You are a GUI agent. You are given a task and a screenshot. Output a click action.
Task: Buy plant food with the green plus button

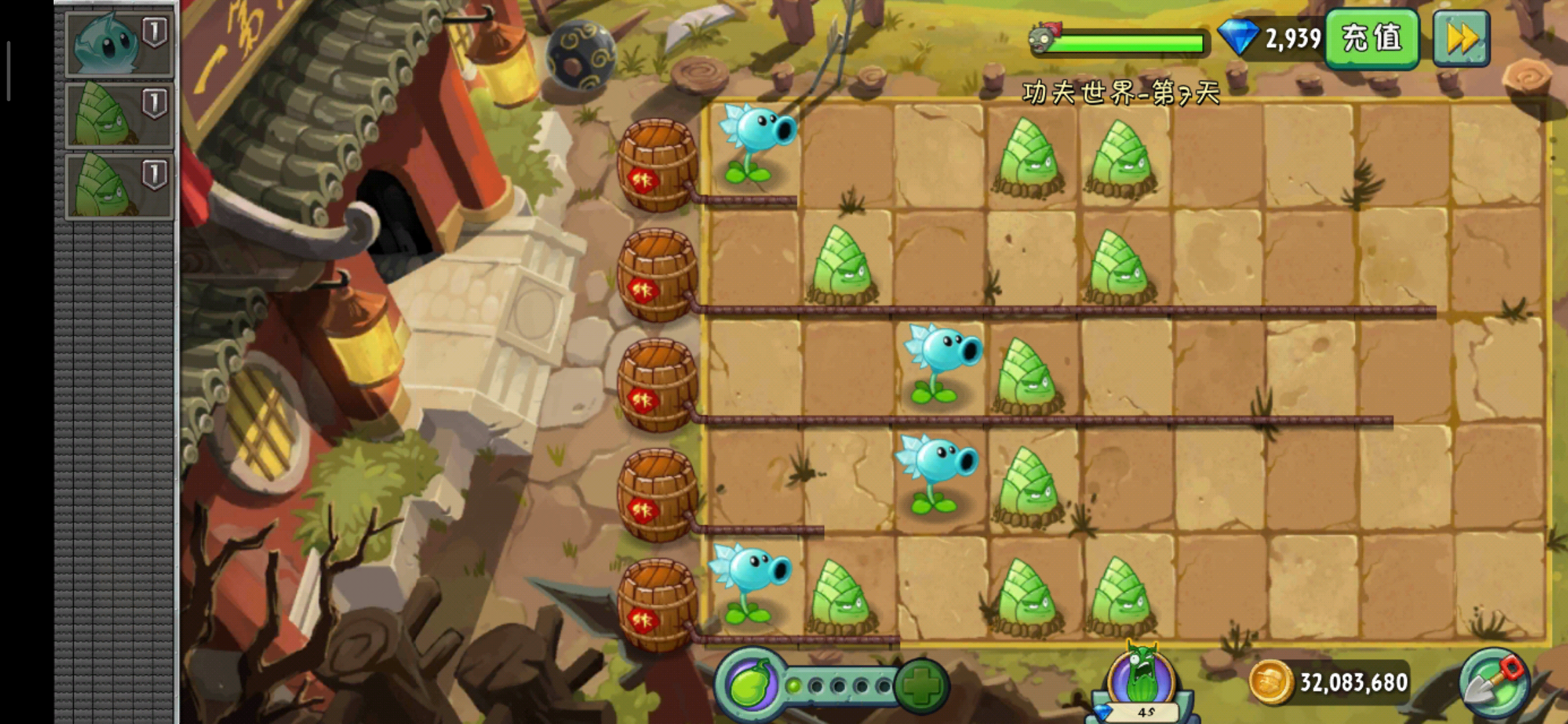(x=921, y=685)
